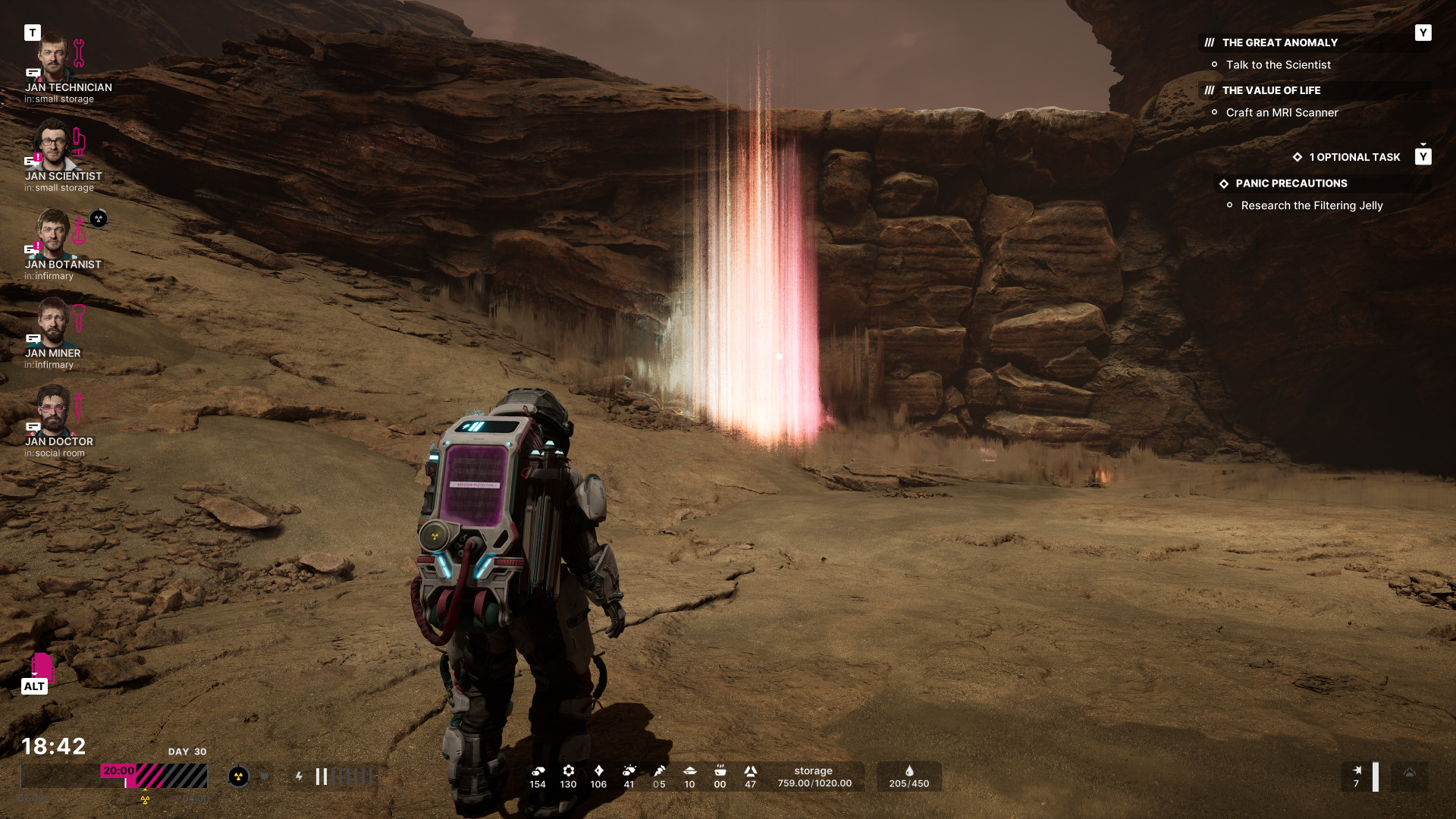Click the storage capacity panel
Screen dimensions: 1456x819
click(814, 777)
